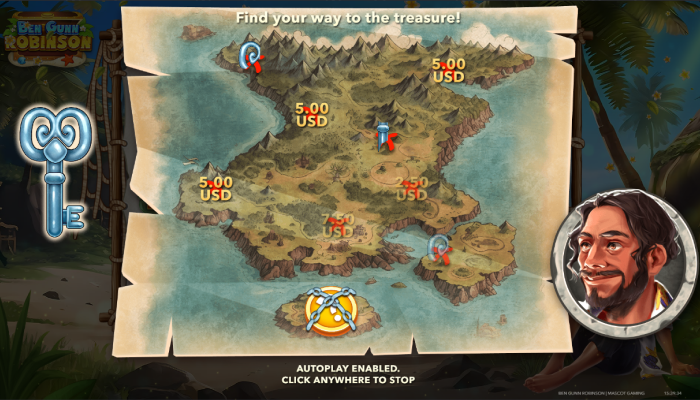Pick the key marker in the northwest mountains

[253, 56]
